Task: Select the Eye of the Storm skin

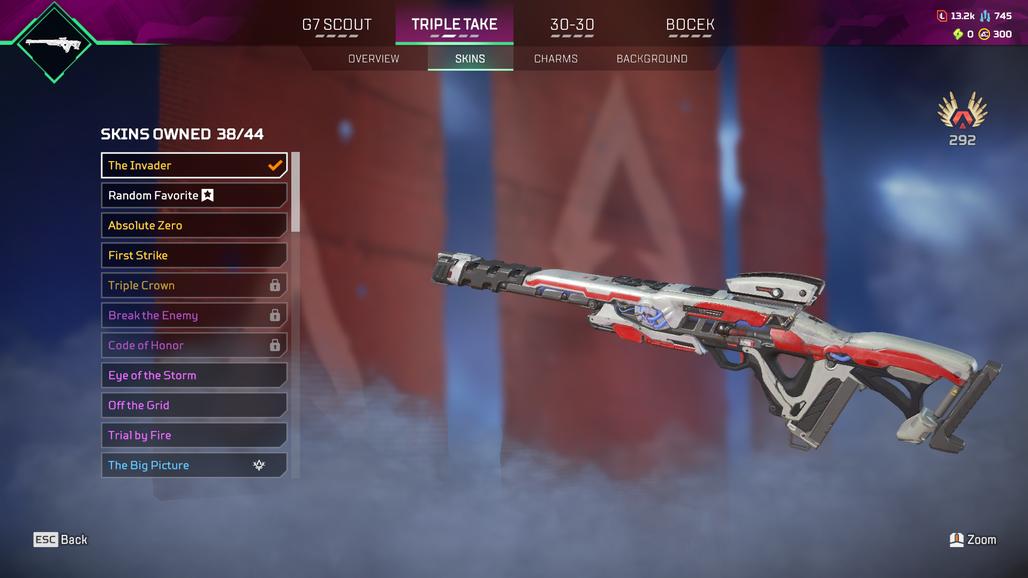Action: 194,375
